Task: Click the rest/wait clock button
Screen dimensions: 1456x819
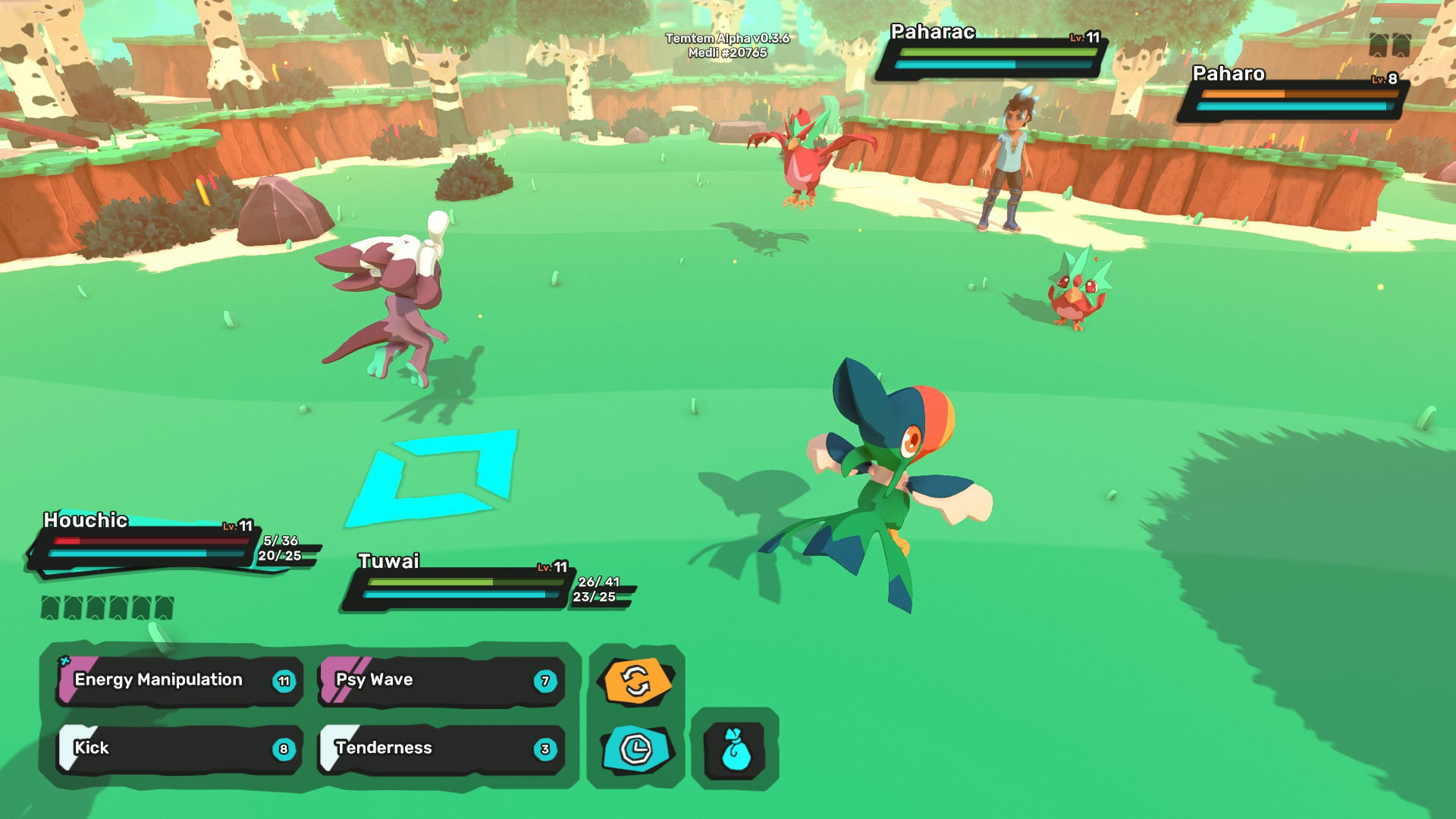Action: [x=637, y=749]
